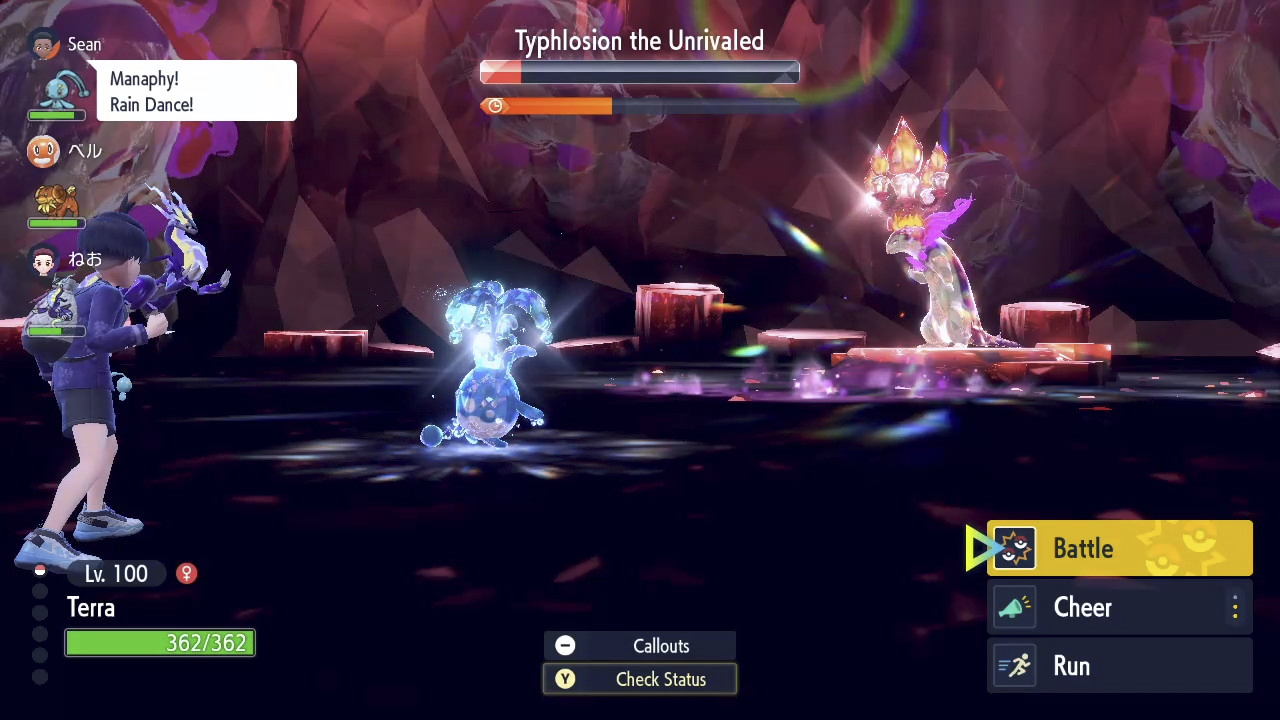Select the Battle command
This screenshot has width=1280, height=720.
point(1118,548)
